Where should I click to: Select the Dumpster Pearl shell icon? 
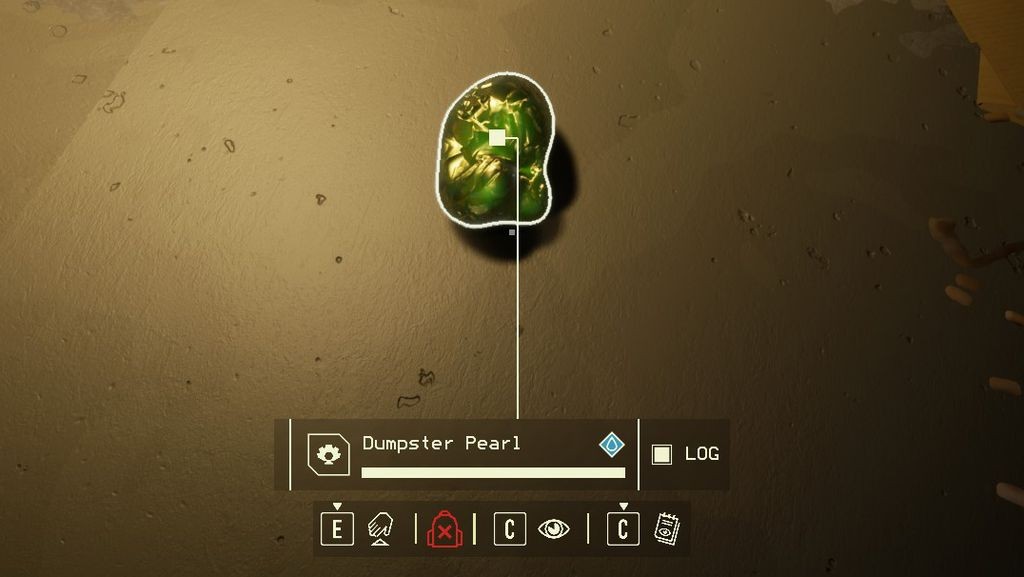(328, 454)
